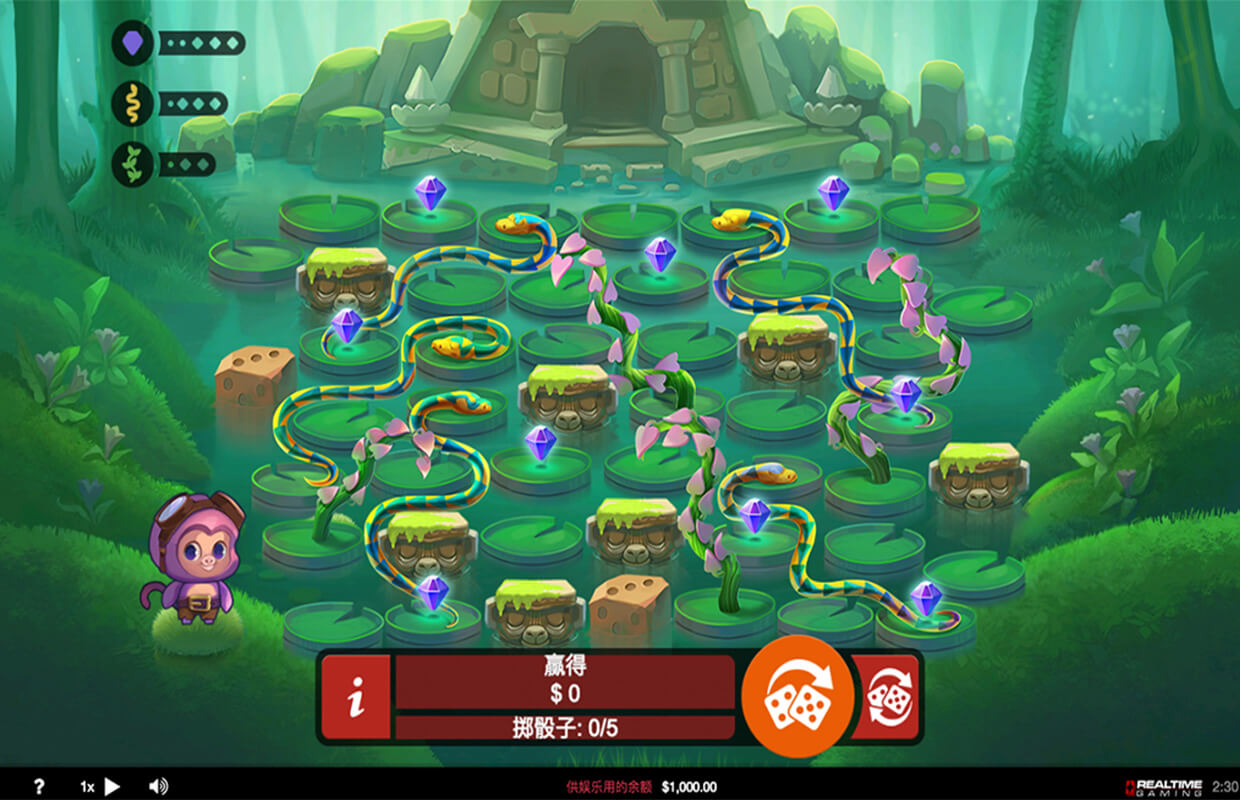Open the red info button
The image size is (1240, 800).
(355, 697)
